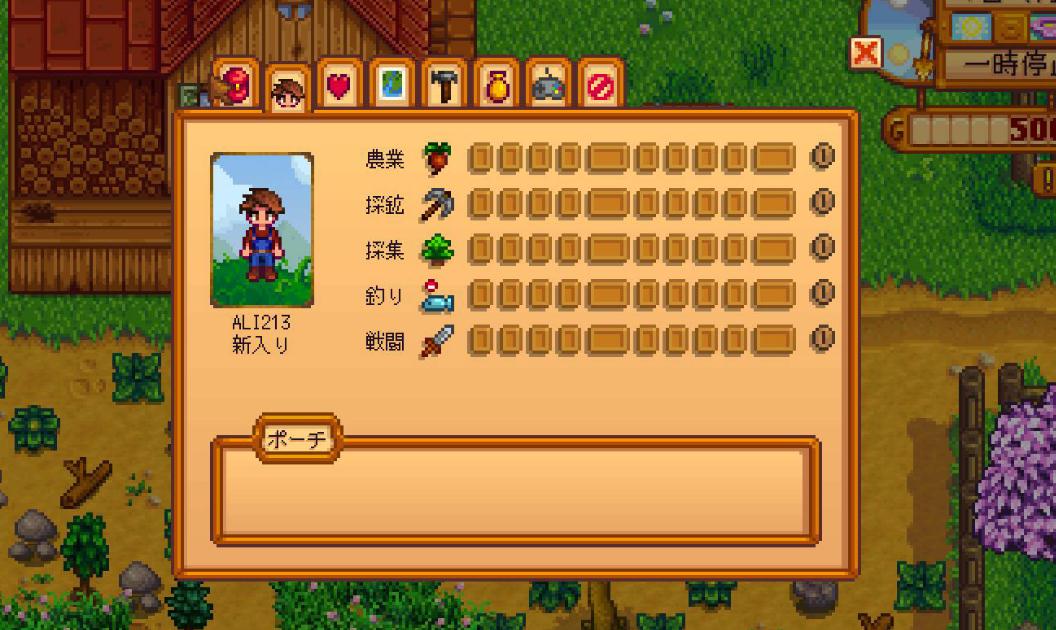Switch to the inventory backpack tab
Image resolution: width=1056 pixels, height=630 pixels.
236,84
